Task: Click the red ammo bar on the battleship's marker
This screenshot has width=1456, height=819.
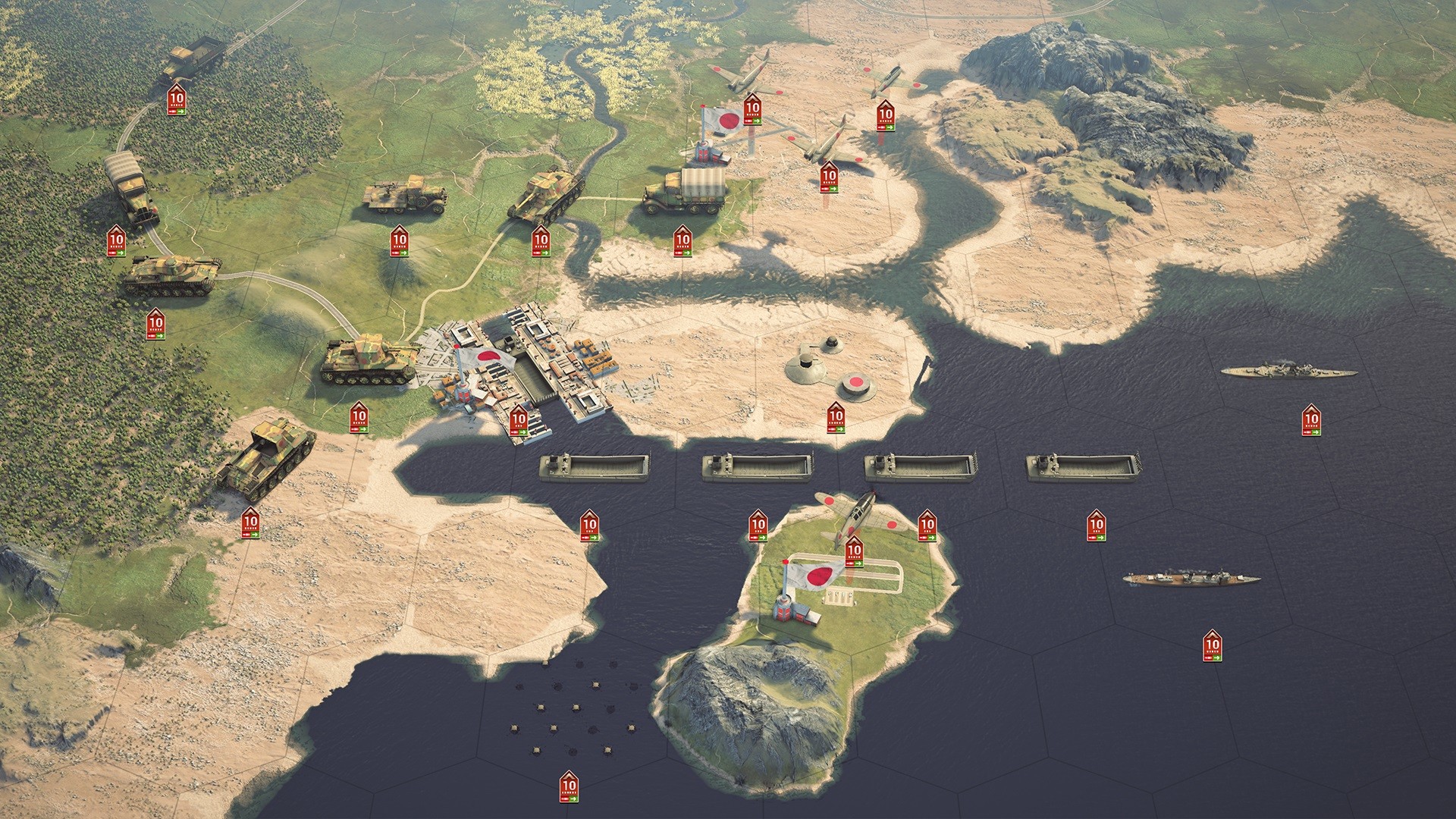Action: click(x=1307, y=432)
